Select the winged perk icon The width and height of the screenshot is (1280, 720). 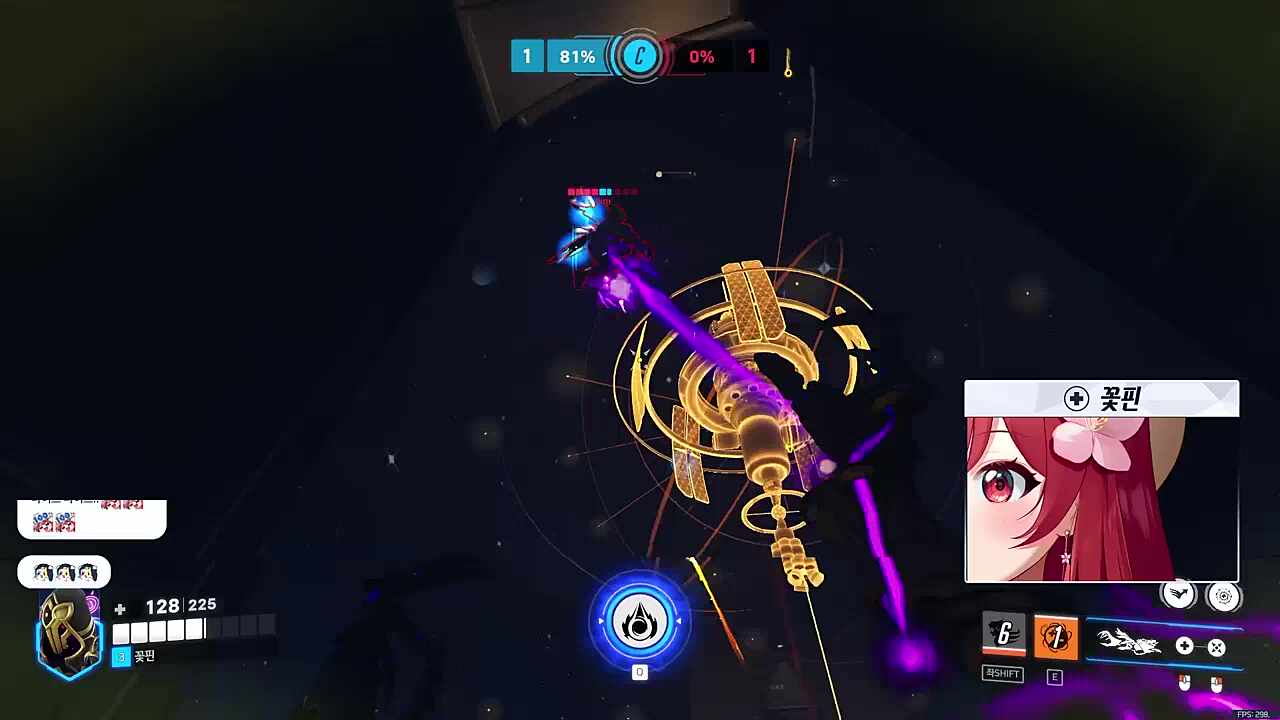click(1179, 595)
